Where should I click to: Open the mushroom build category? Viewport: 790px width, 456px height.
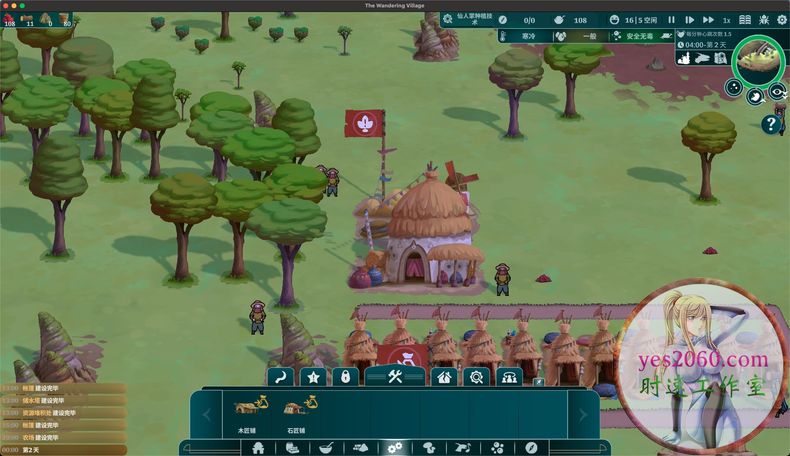(x=428, y=447)
